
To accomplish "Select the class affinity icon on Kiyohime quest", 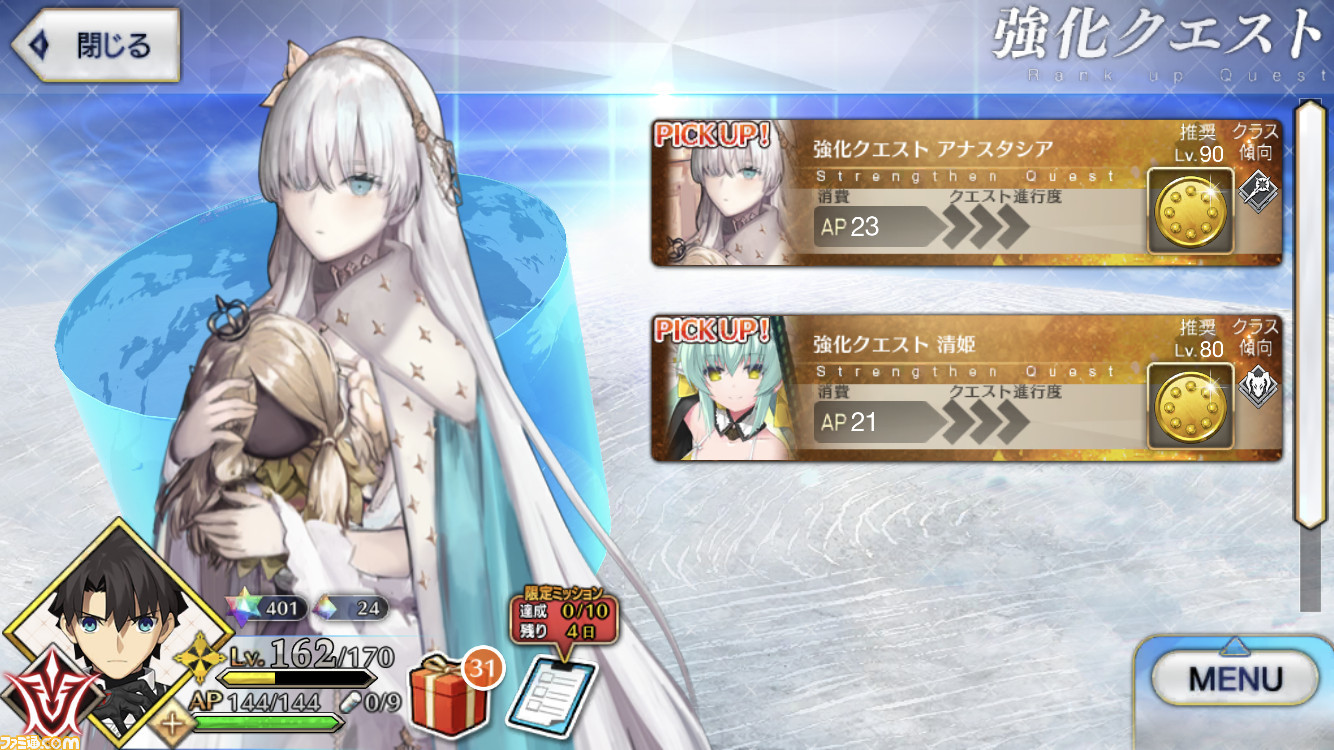I will pos(1258,389).
